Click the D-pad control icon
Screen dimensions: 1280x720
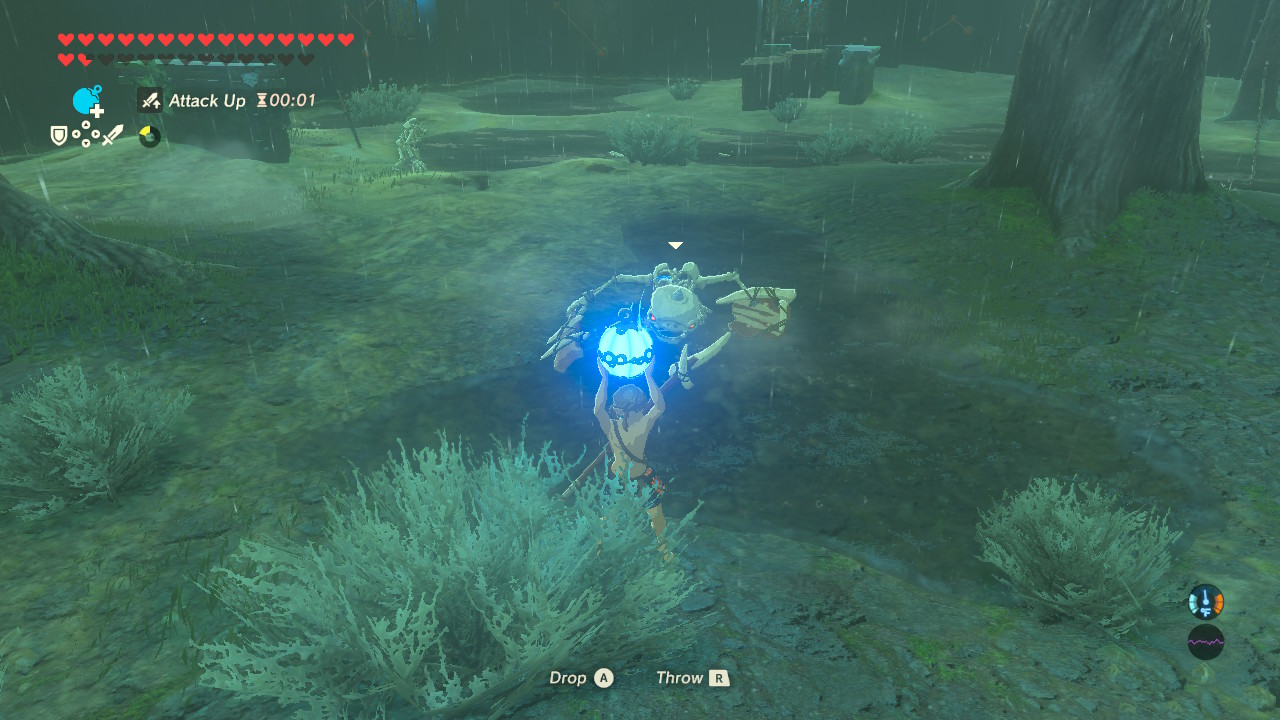[86, 134]
